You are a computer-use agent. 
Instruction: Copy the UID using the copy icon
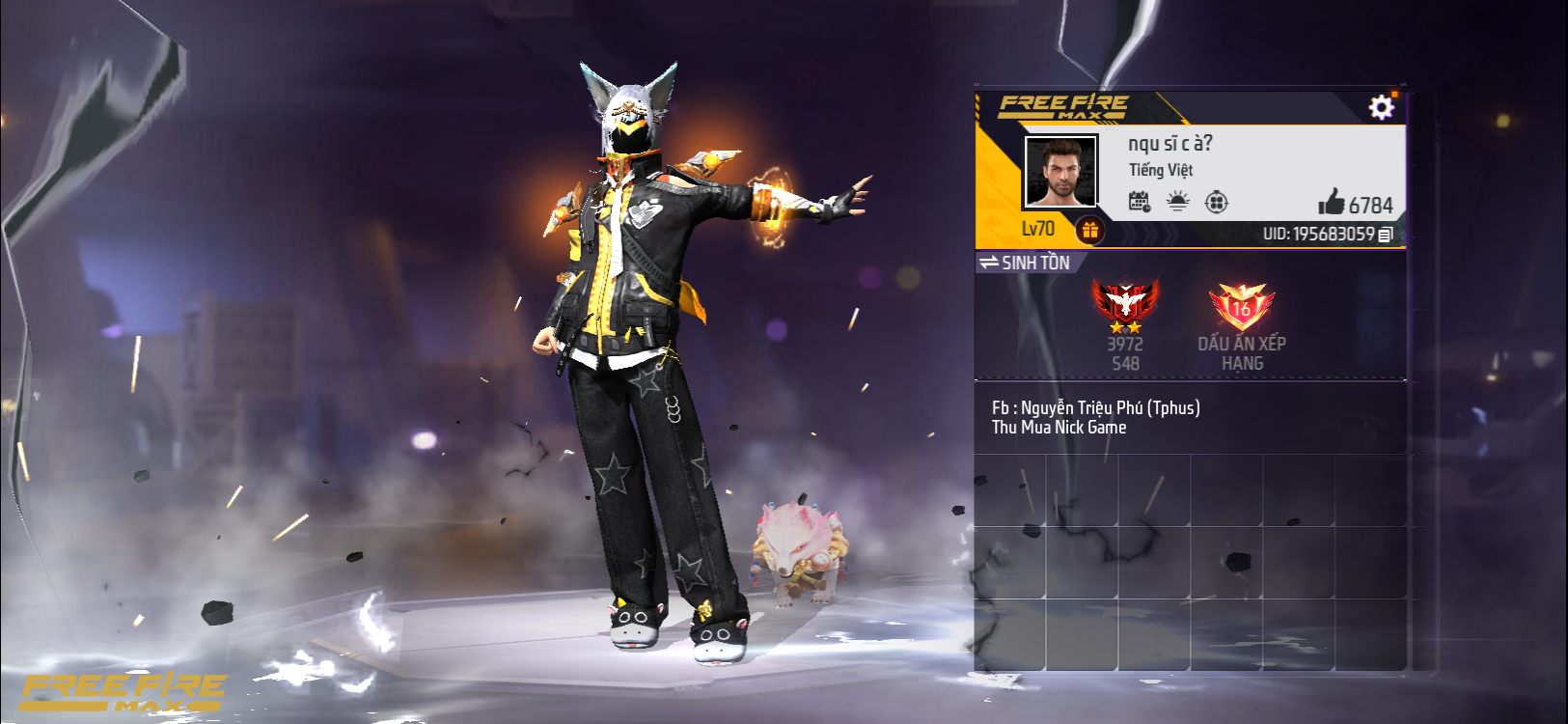click(1387, 233)
